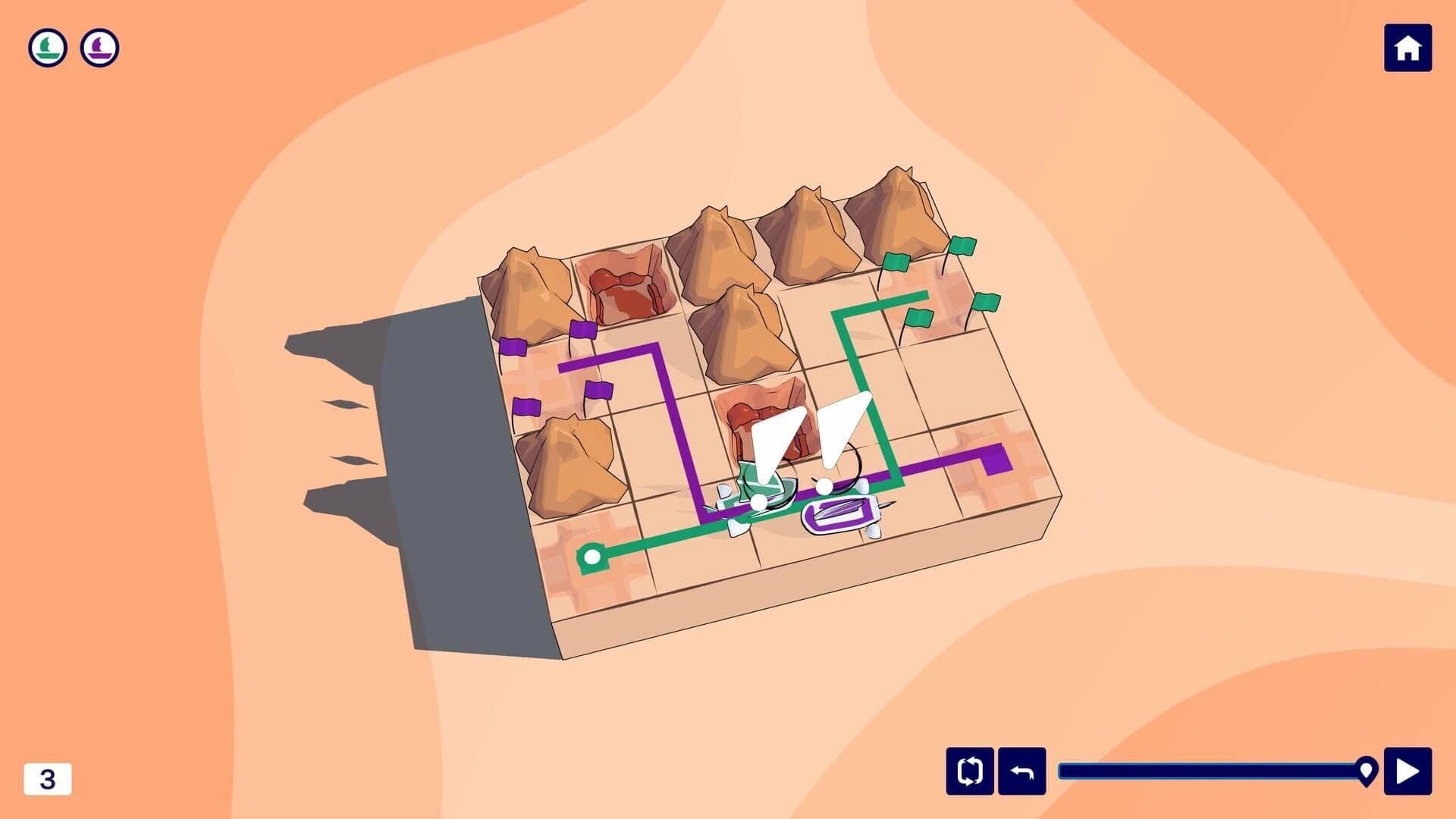Viewport: 1456px width, 819px height.
Task: Toggle loop mode for the replay
Action: [x=968, y=772]
